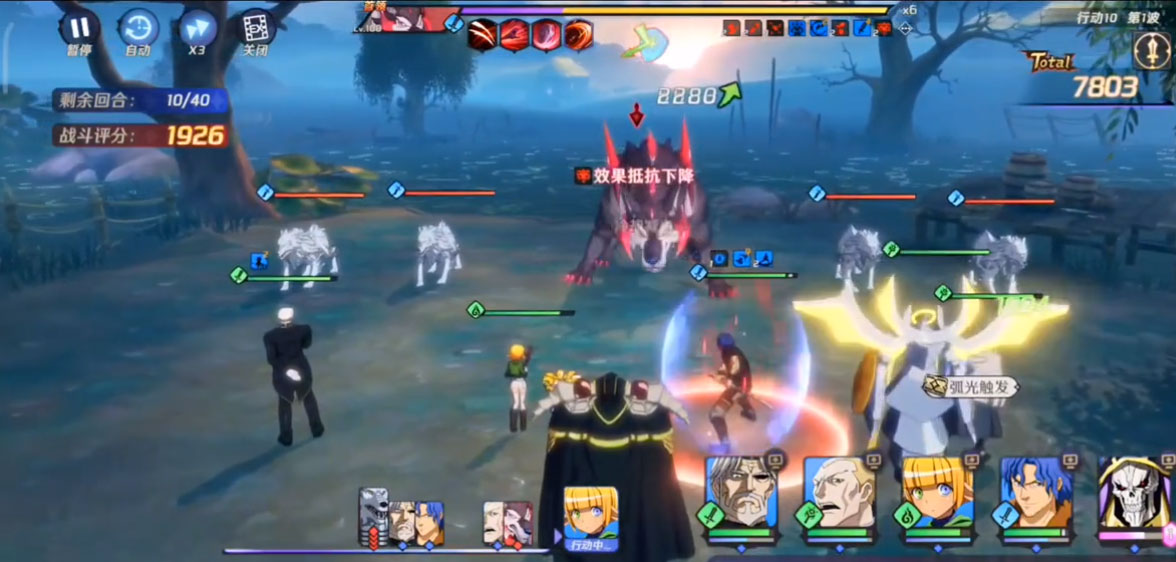The width and height of the screenshot is (1176, 562).
Task: Toggle the 自动 auto-battle mode
Action: point(138,30)
